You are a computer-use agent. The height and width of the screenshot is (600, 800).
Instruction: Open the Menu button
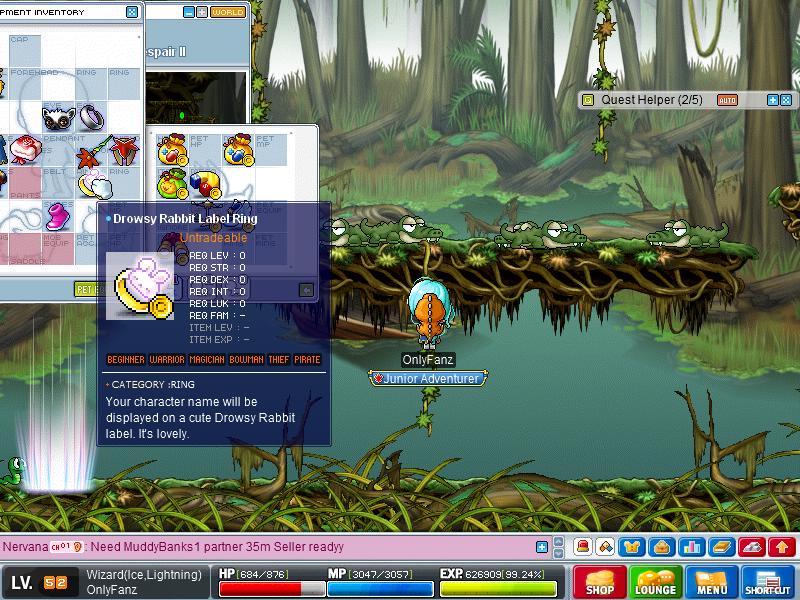point(711,581)
